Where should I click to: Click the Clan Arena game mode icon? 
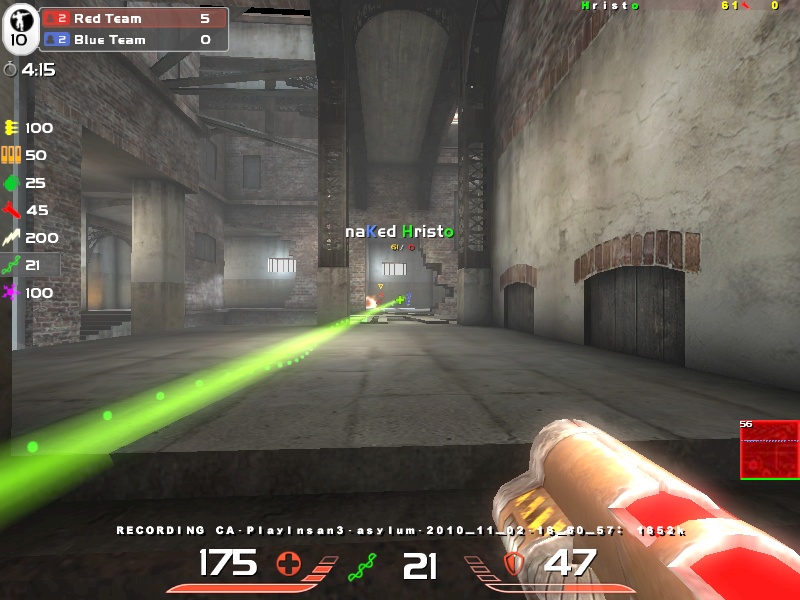pos(19,29)
